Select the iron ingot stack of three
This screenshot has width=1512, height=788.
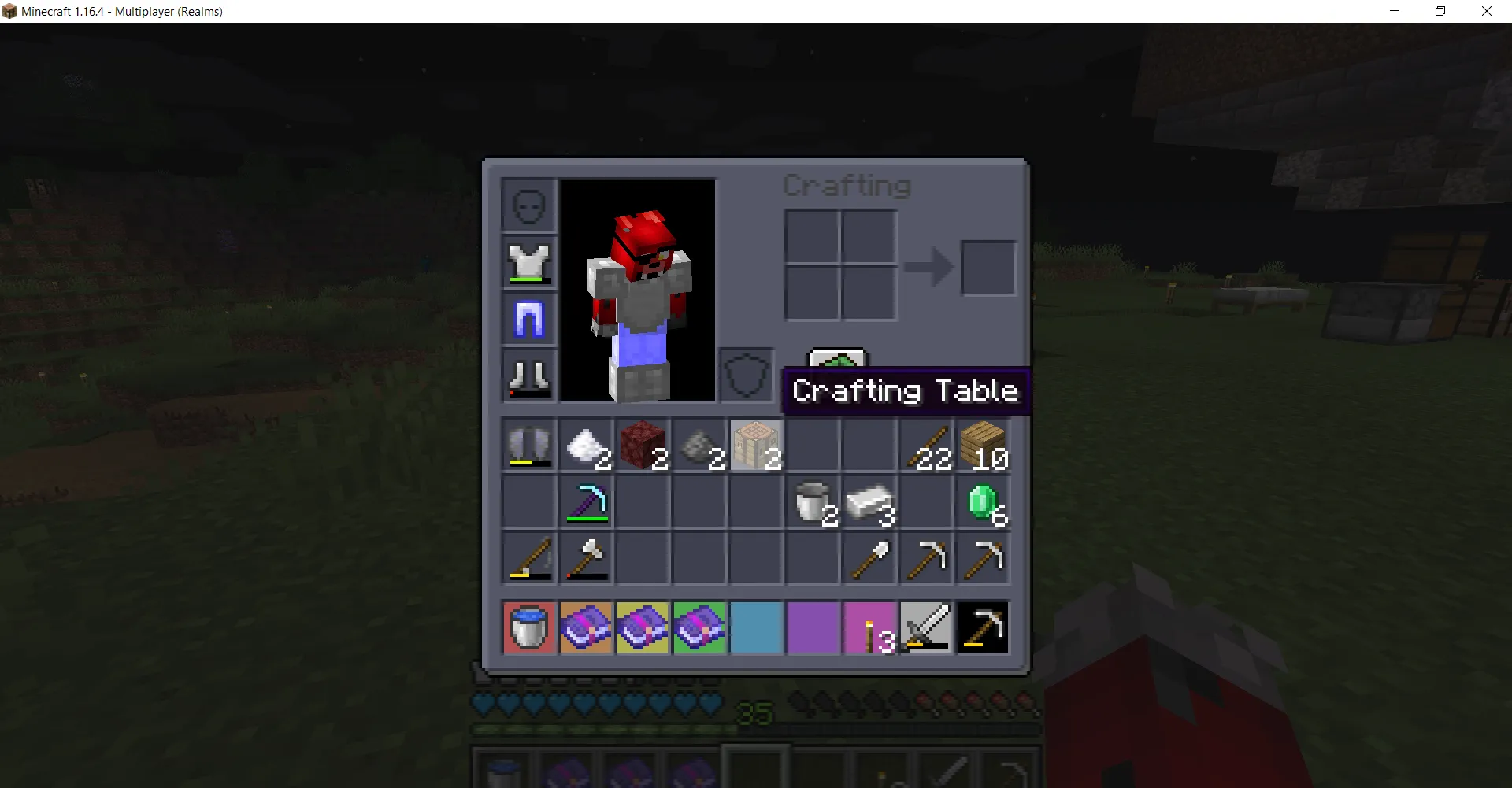(869, 503)
